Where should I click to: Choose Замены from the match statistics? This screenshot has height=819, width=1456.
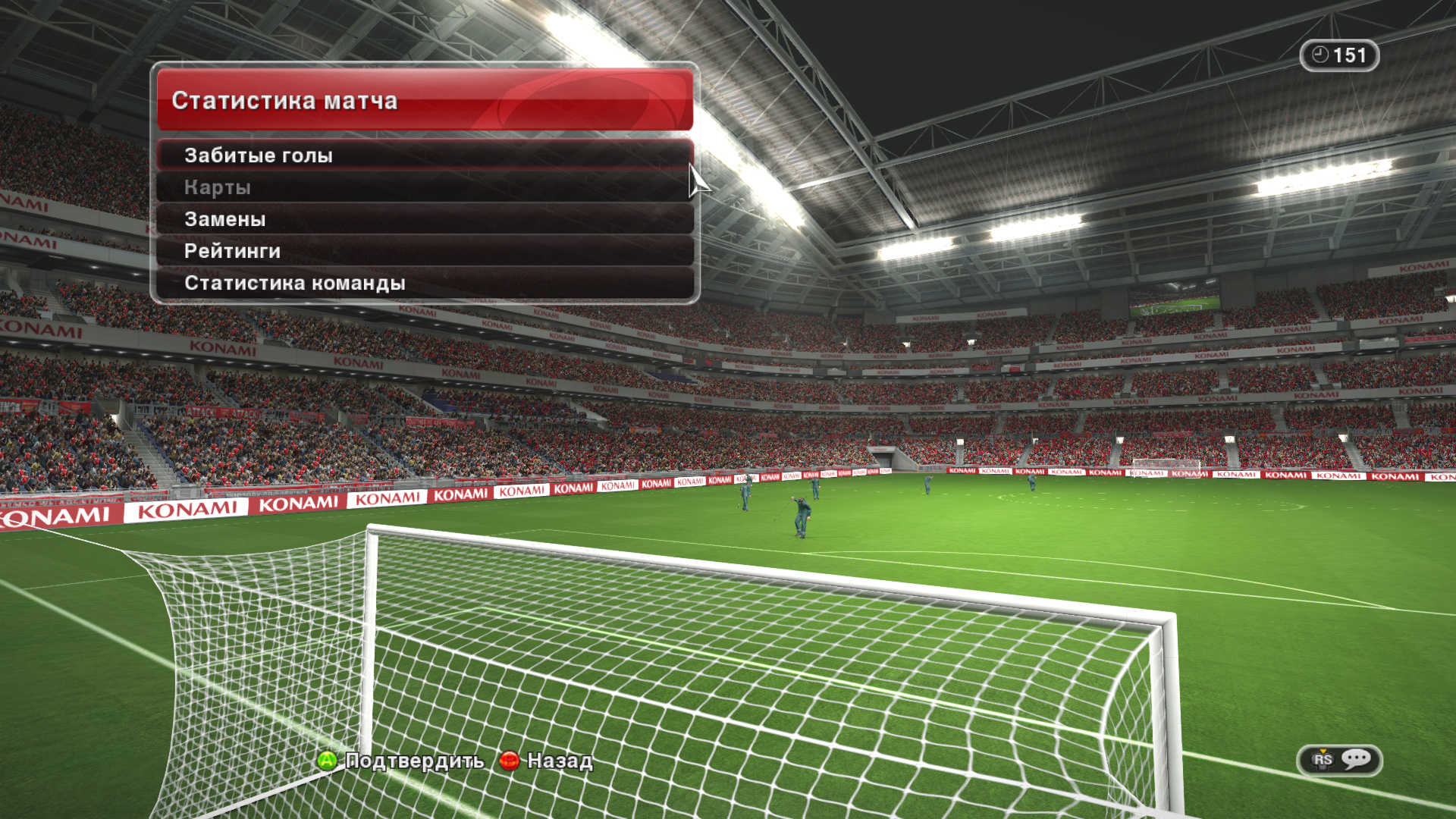[425, 219]
